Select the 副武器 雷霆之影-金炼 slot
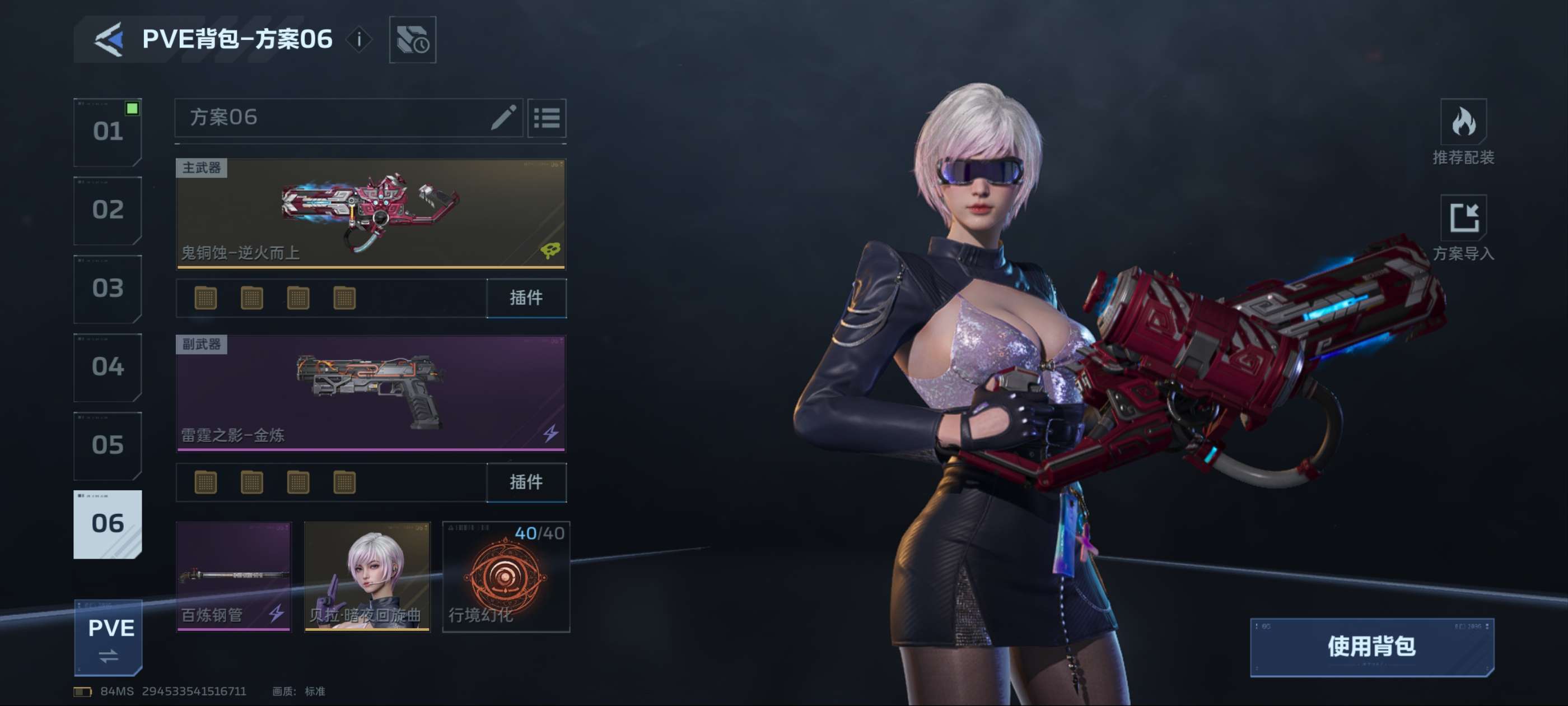This screenshot has width=1568, height=706. 371,393
